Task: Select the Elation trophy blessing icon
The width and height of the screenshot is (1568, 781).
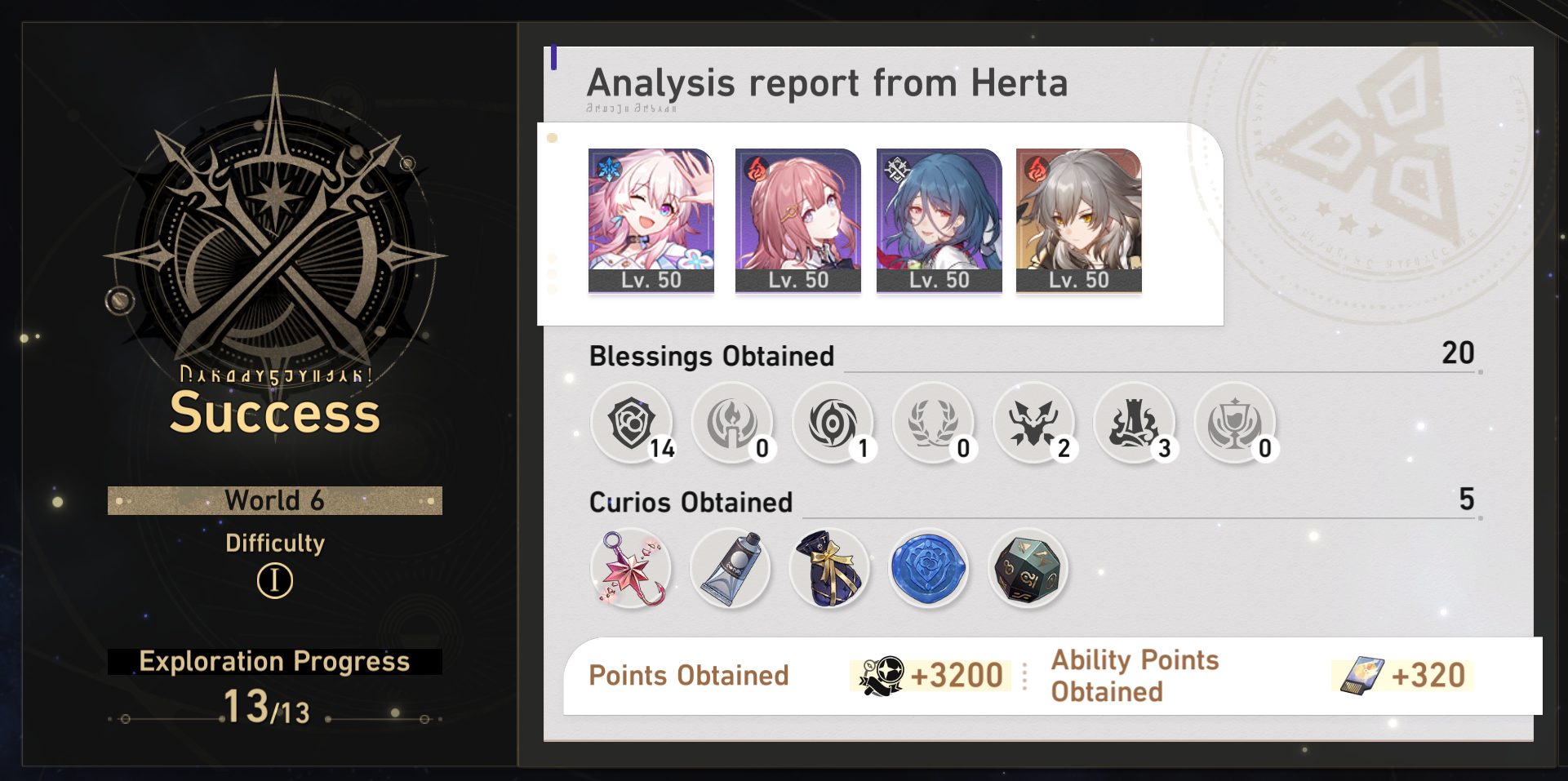Action: tap(1235, 424)
